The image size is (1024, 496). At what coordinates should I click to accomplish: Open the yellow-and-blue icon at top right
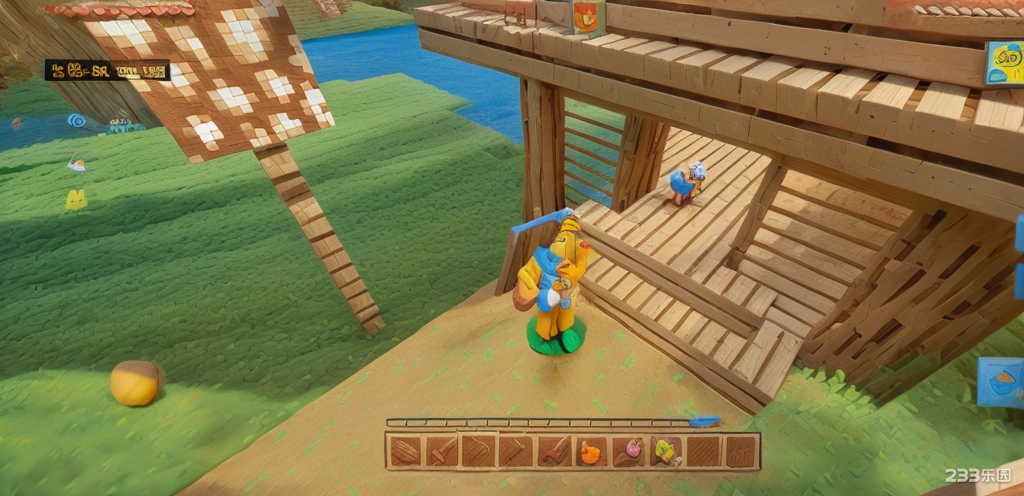[1003, 62]
